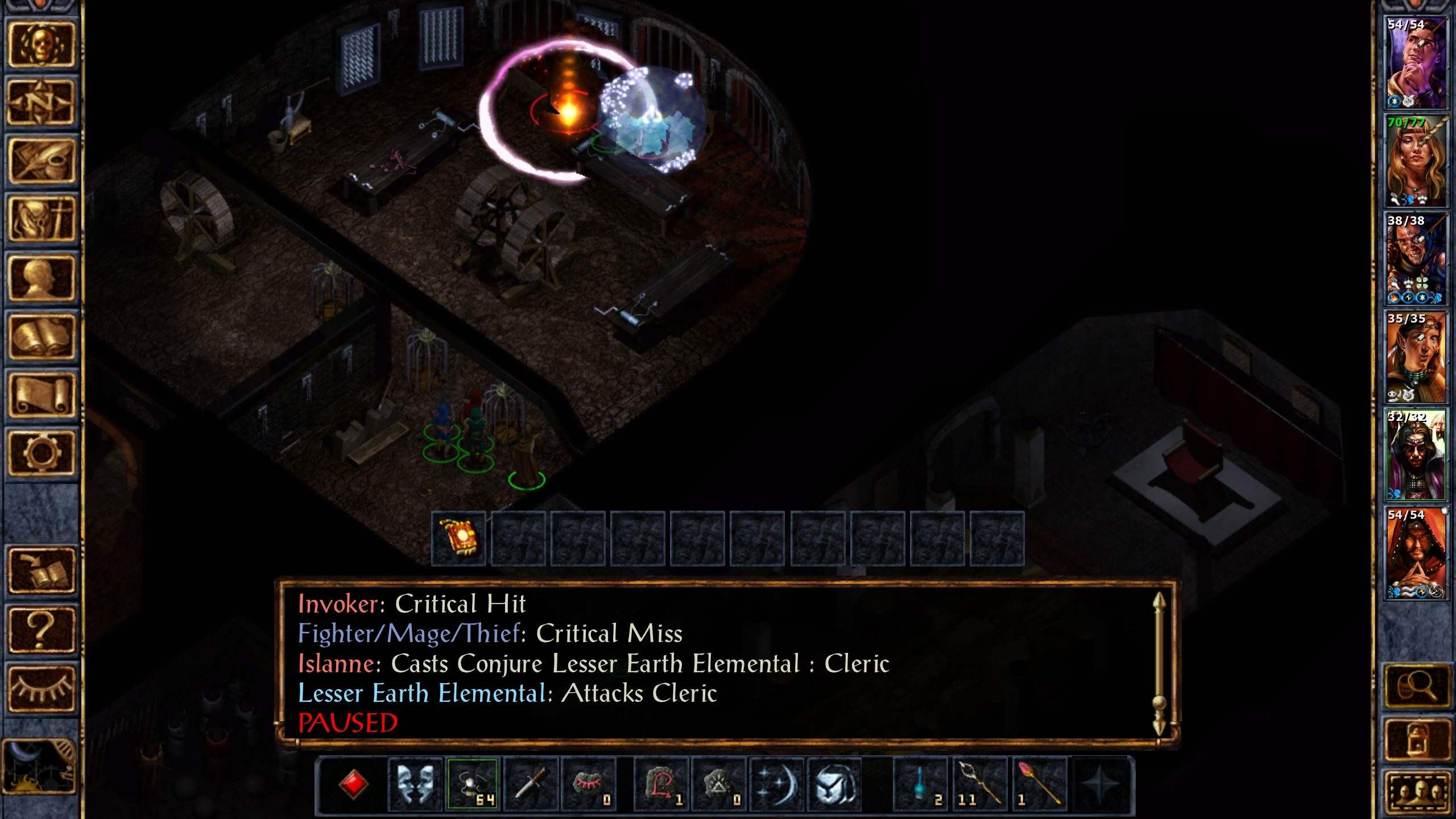Equip the dagger weapon slot
The height and width of the screenshot is (819, 1456).
coord(531,784)
